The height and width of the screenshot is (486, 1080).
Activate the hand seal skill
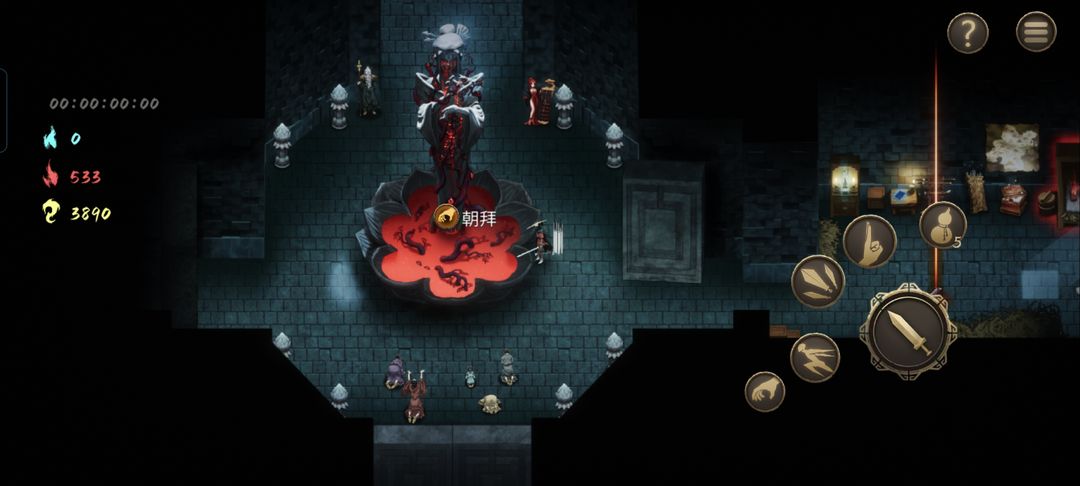pos(869,241)
